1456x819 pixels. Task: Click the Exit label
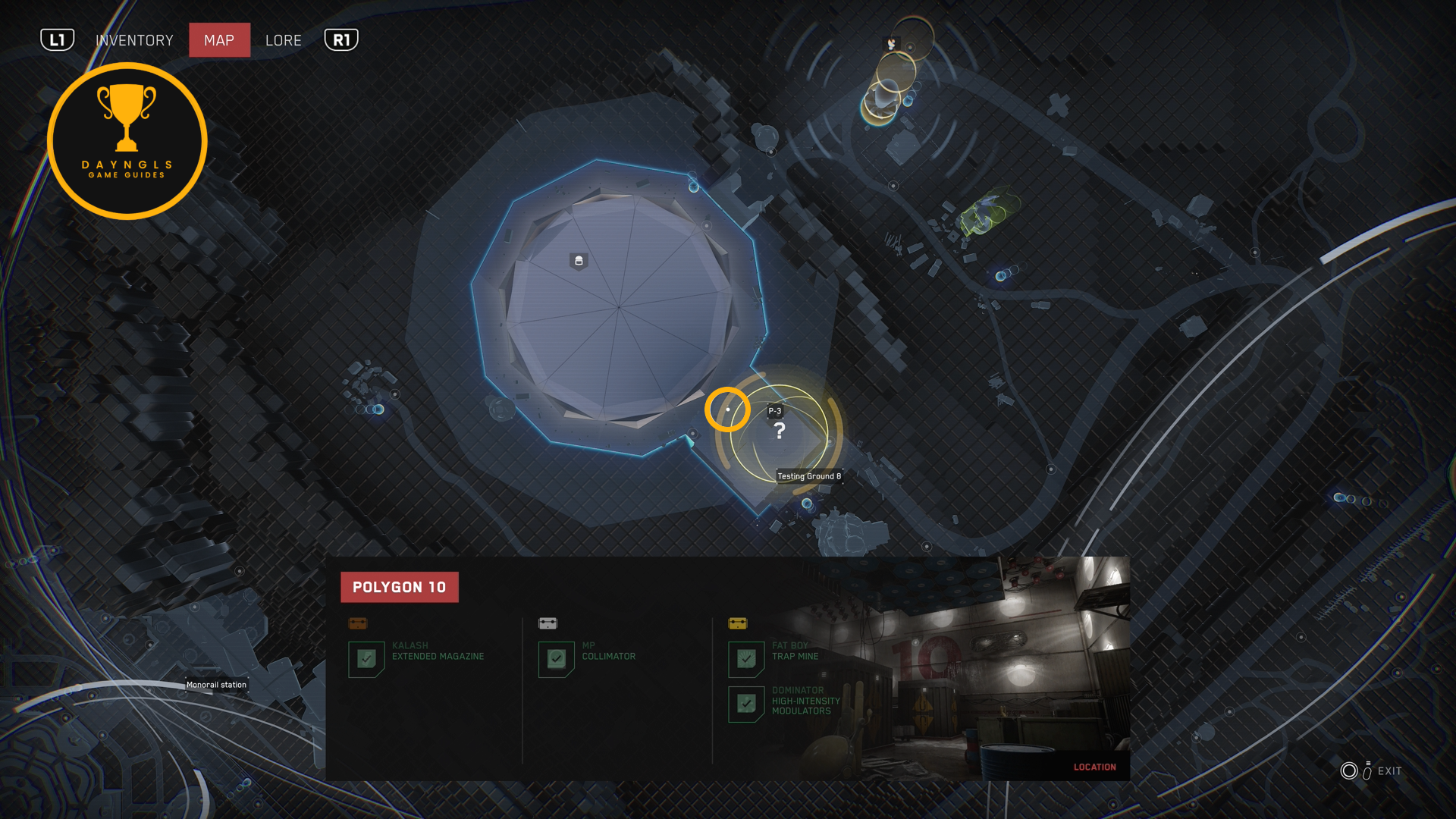point(1389,771)
